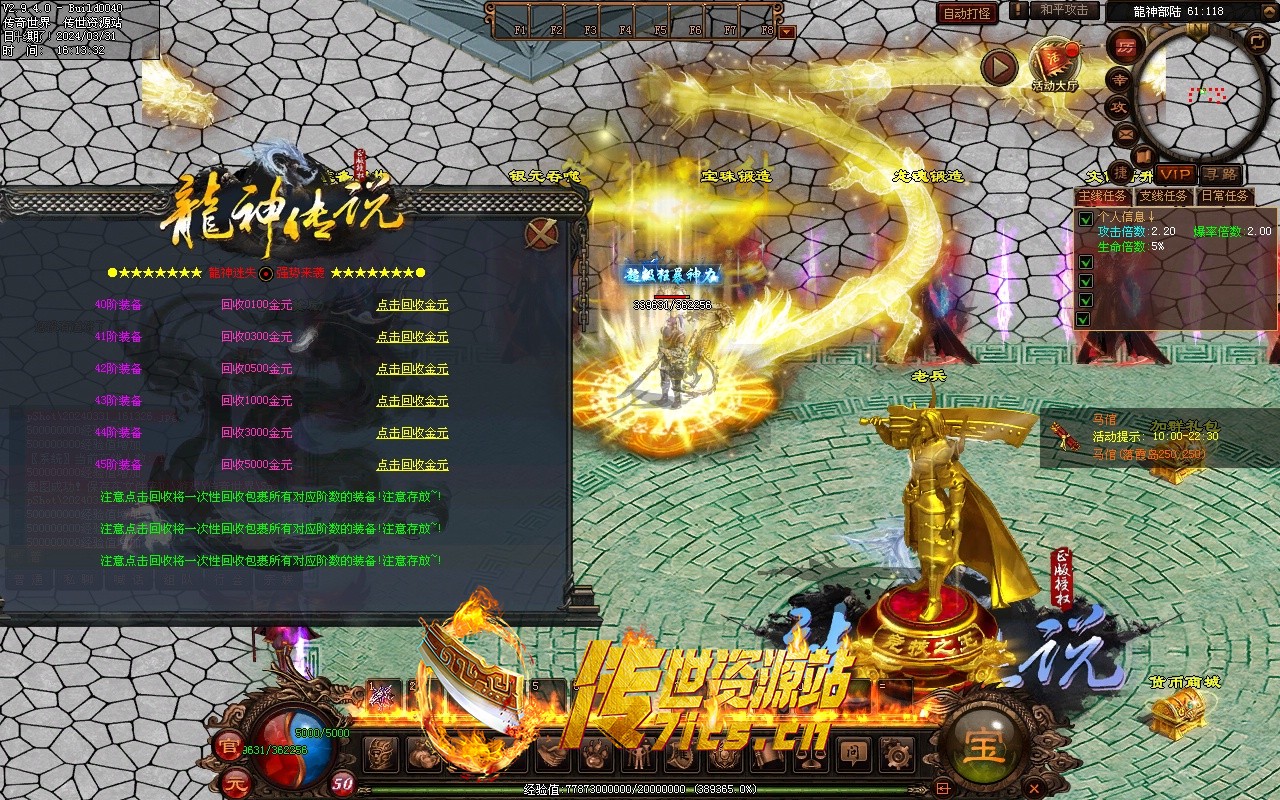Close the 龍神传说 recycle panel

pos(541,234)
